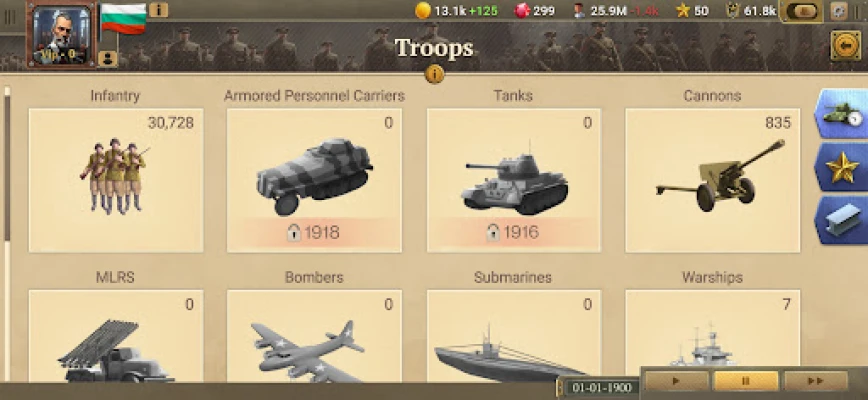This screenshot has height=400, width=868.
Task: Switch to the gold star side tab
Action: point(840,167)
